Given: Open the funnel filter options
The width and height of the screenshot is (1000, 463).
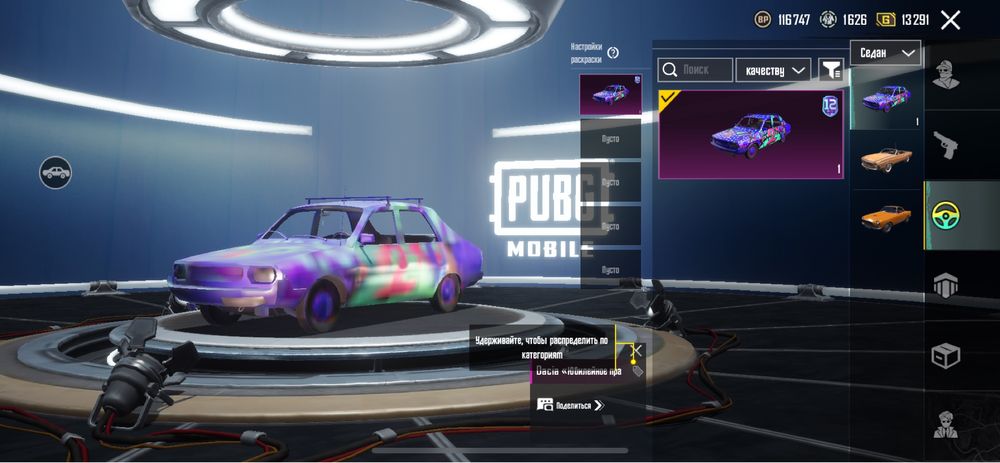Looking at the screenshot, I should pyautogui.click(x=830, y=69).
